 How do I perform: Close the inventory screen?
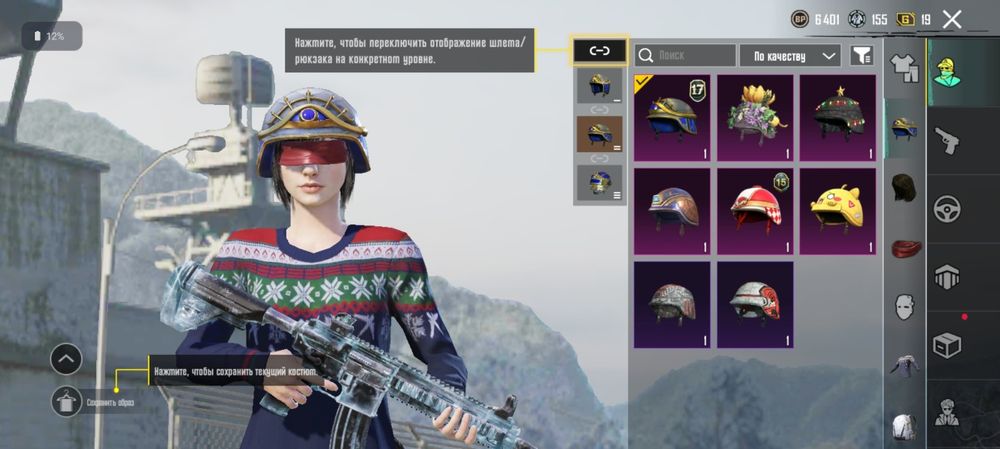point(952,18)
